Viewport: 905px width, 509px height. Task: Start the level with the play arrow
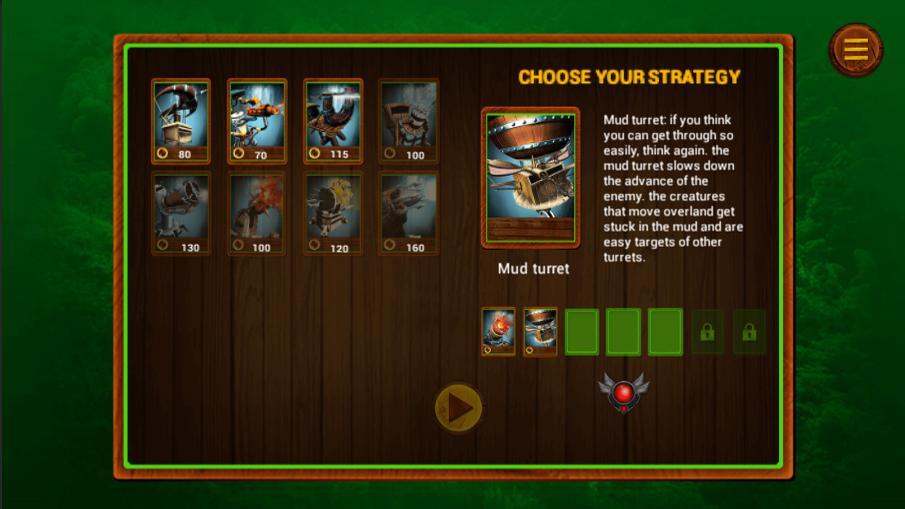coord(459,408)
